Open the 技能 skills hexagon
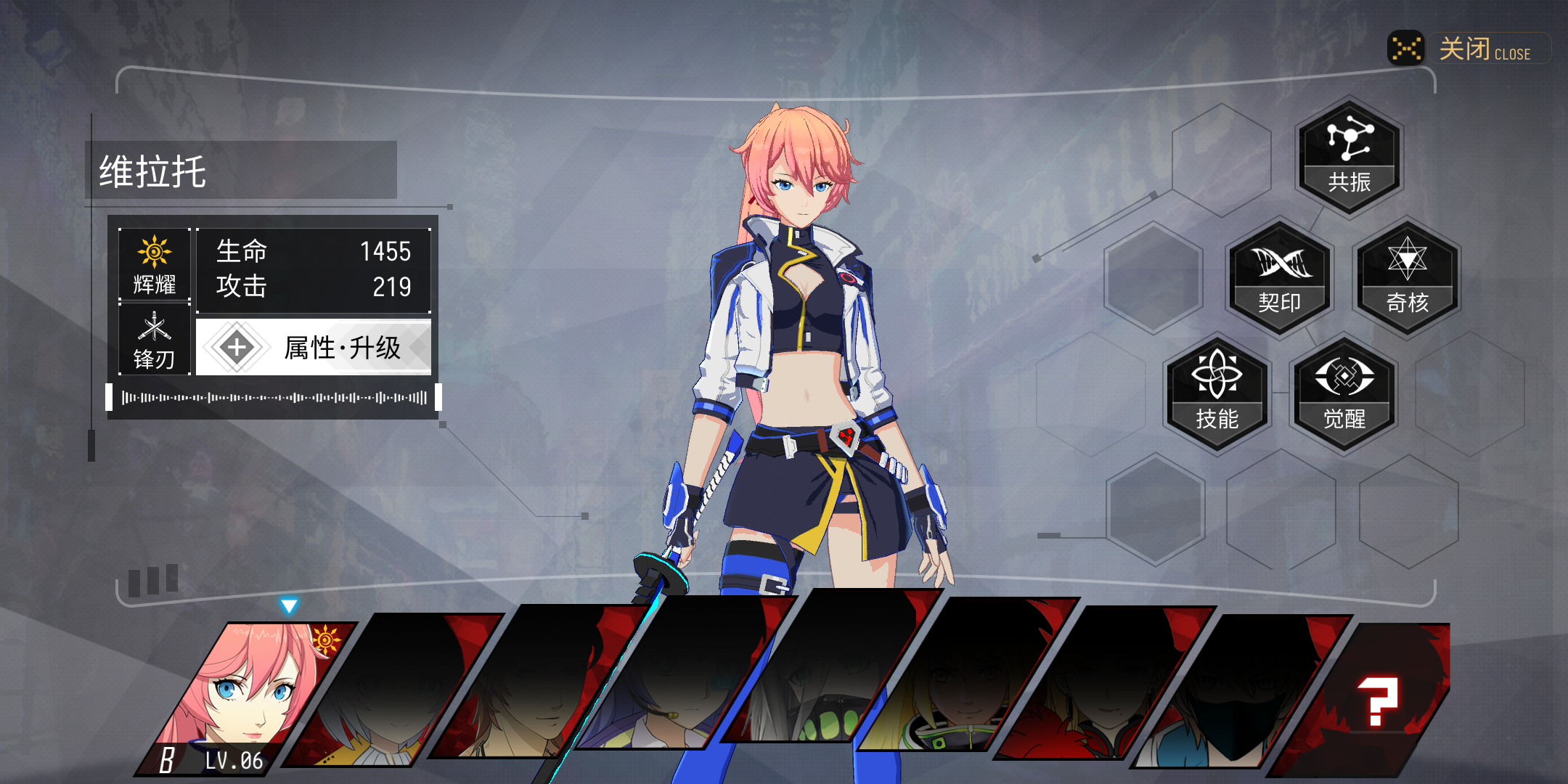Image resolution: width=1568 pixels, height=784 pixels. 1217,395
